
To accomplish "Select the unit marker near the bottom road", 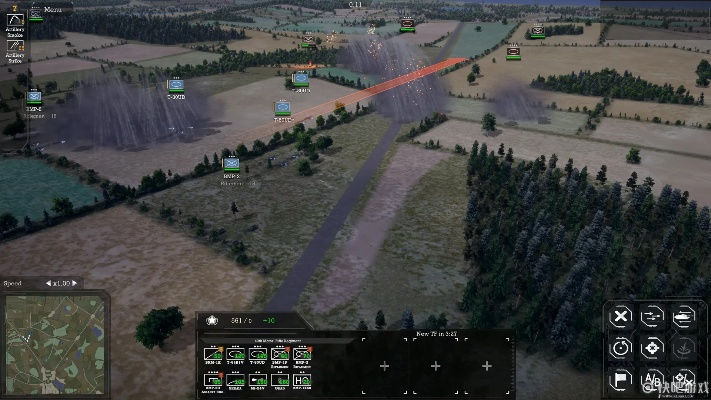I will click(231, 163).
